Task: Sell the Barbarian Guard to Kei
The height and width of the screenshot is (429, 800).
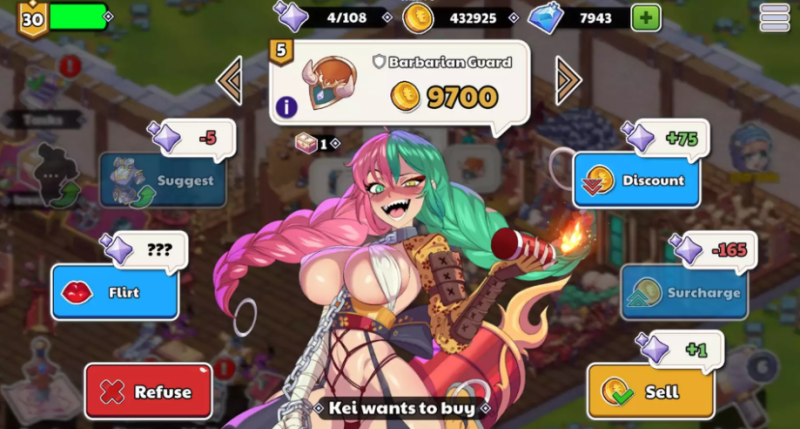Action: (650, 391)
